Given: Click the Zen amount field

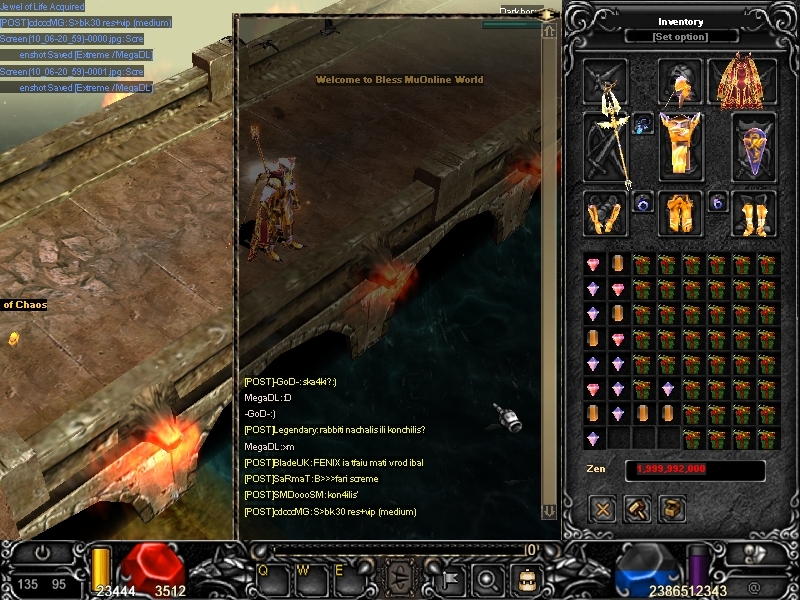Looking at the screenshot, I should tap(695, 469).
